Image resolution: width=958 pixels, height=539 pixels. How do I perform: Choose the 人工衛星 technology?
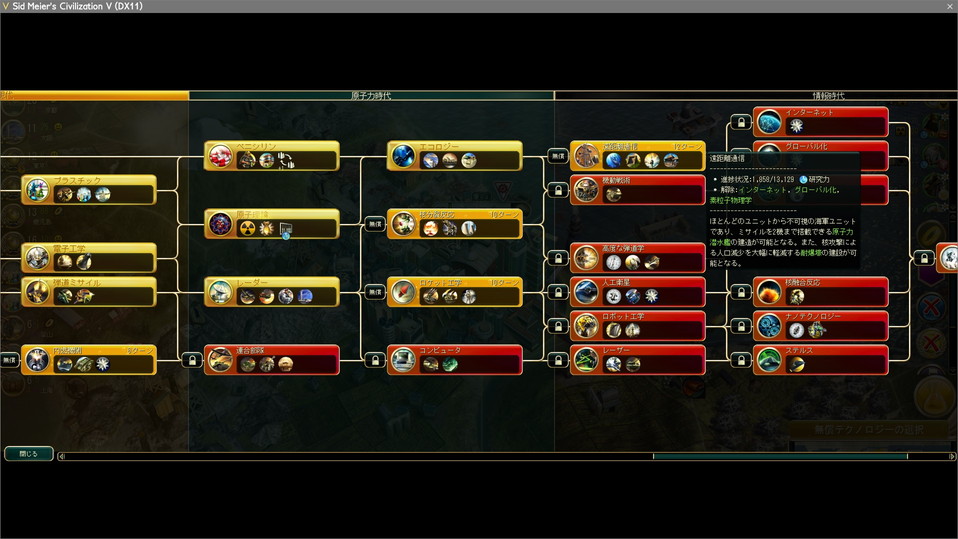pyautogui.click(x=638, y=291)
